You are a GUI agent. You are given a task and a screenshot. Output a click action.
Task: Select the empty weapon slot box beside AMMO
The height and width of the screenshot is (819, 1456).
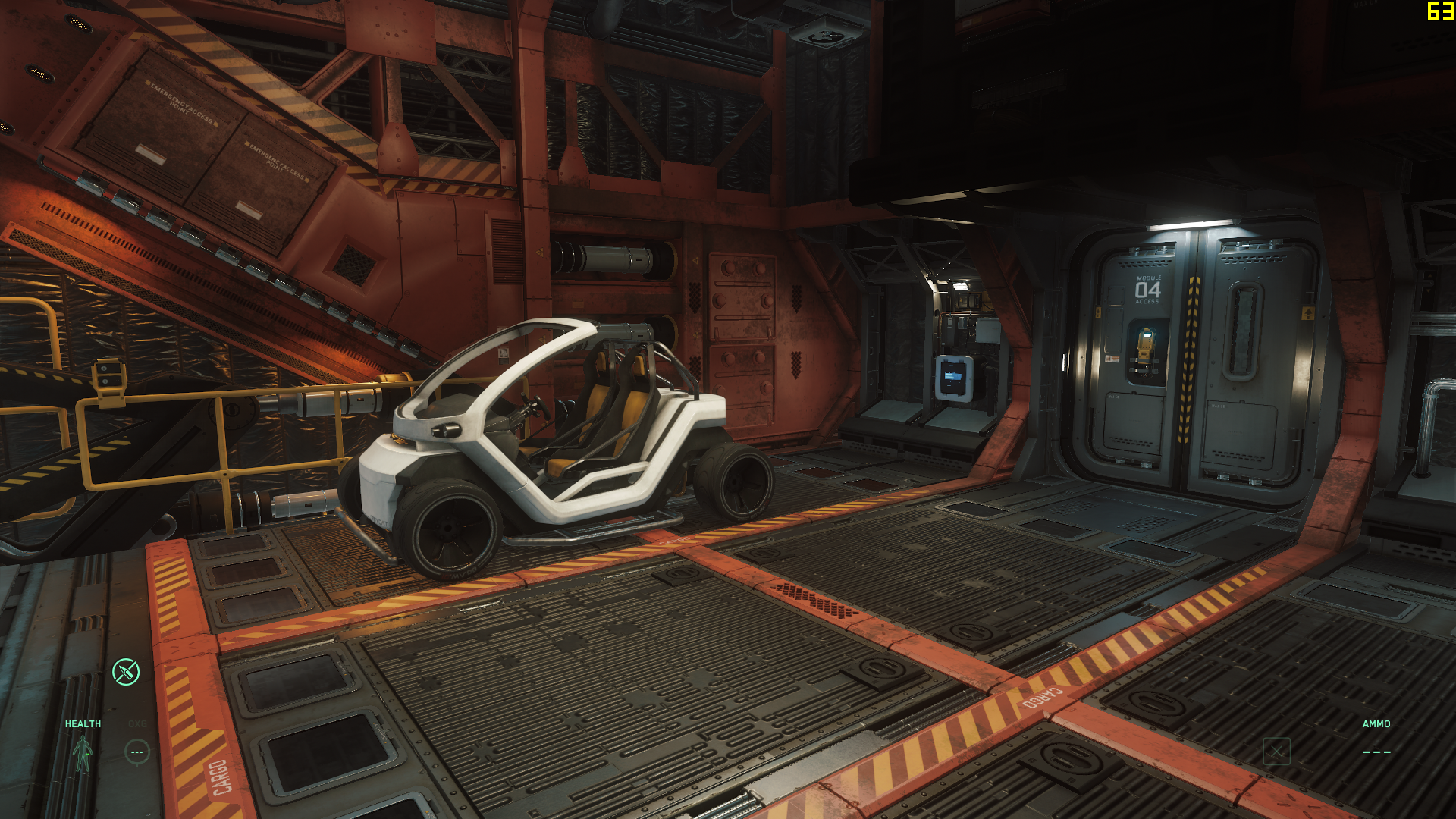pos(1276,752)
